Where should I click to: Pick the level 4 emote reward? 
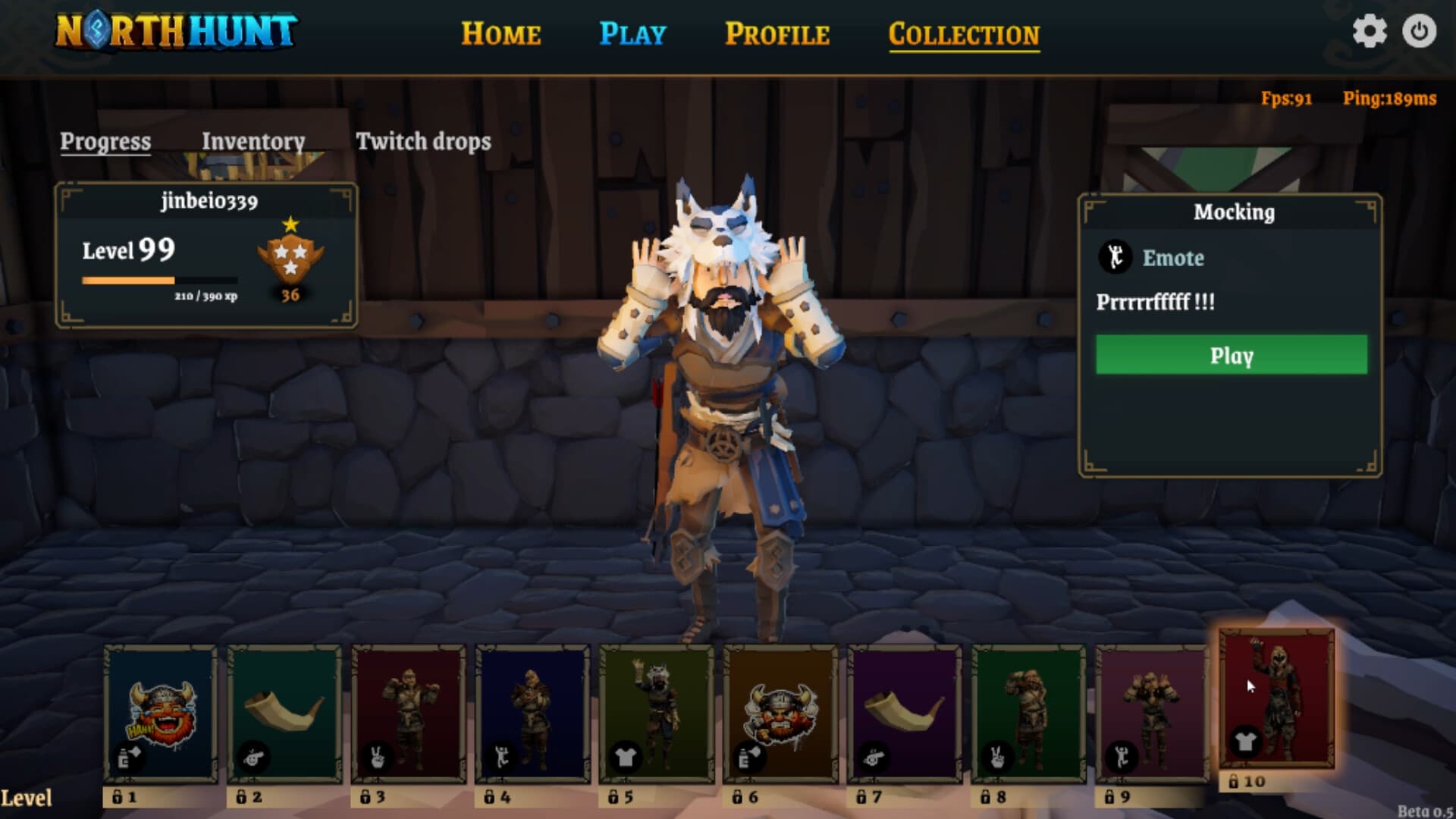(532, 714)
